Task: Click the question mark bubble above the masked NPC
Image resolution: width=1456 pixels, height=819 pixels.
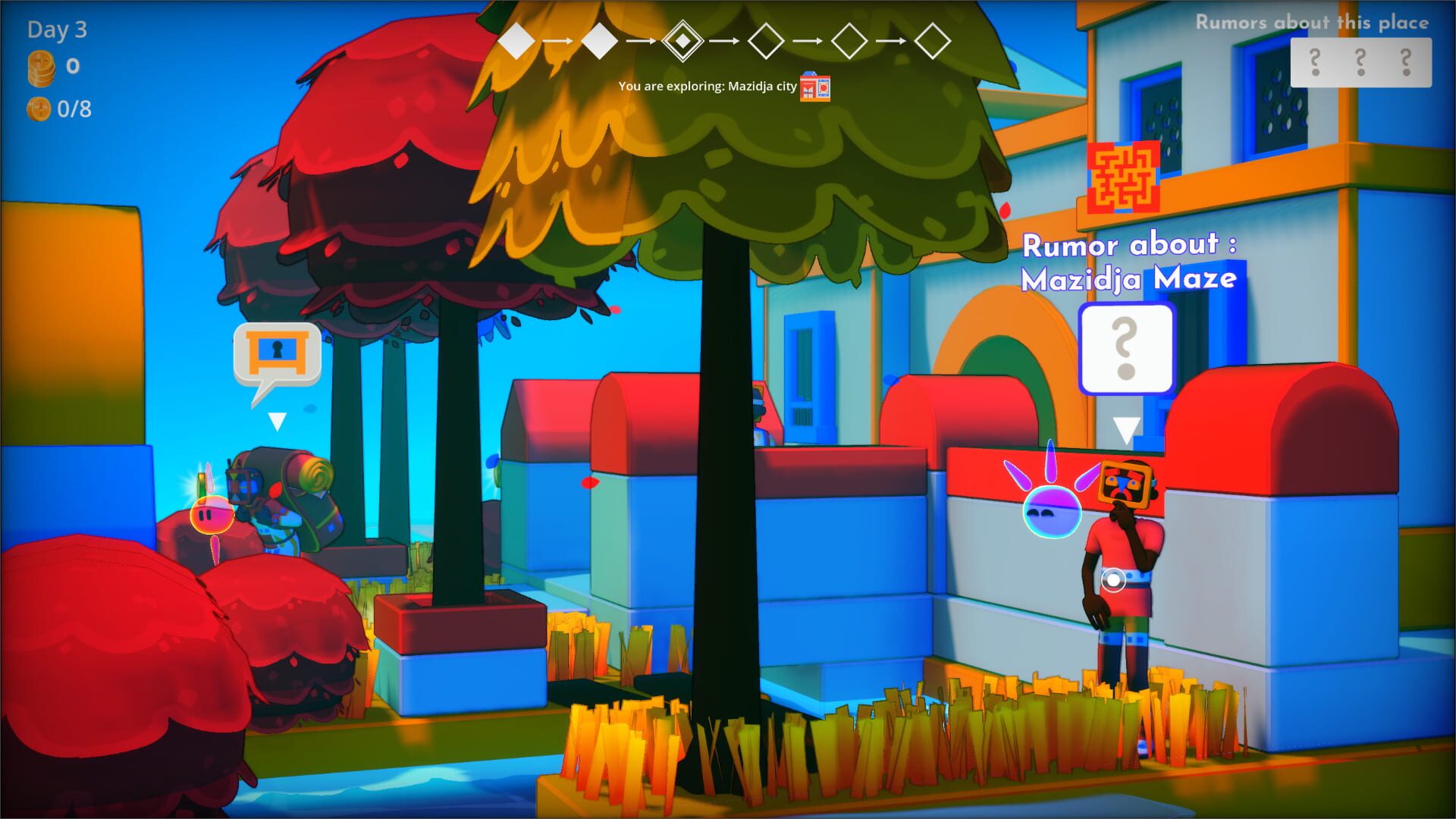Action: [1127, 347]
